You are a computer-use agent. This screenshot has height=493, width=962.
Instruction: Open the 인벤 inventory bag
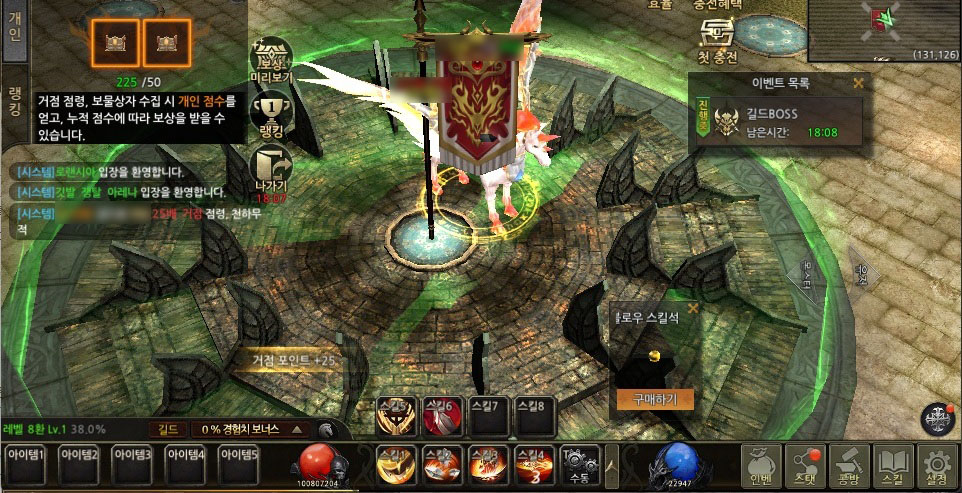(x=761, y=465)
